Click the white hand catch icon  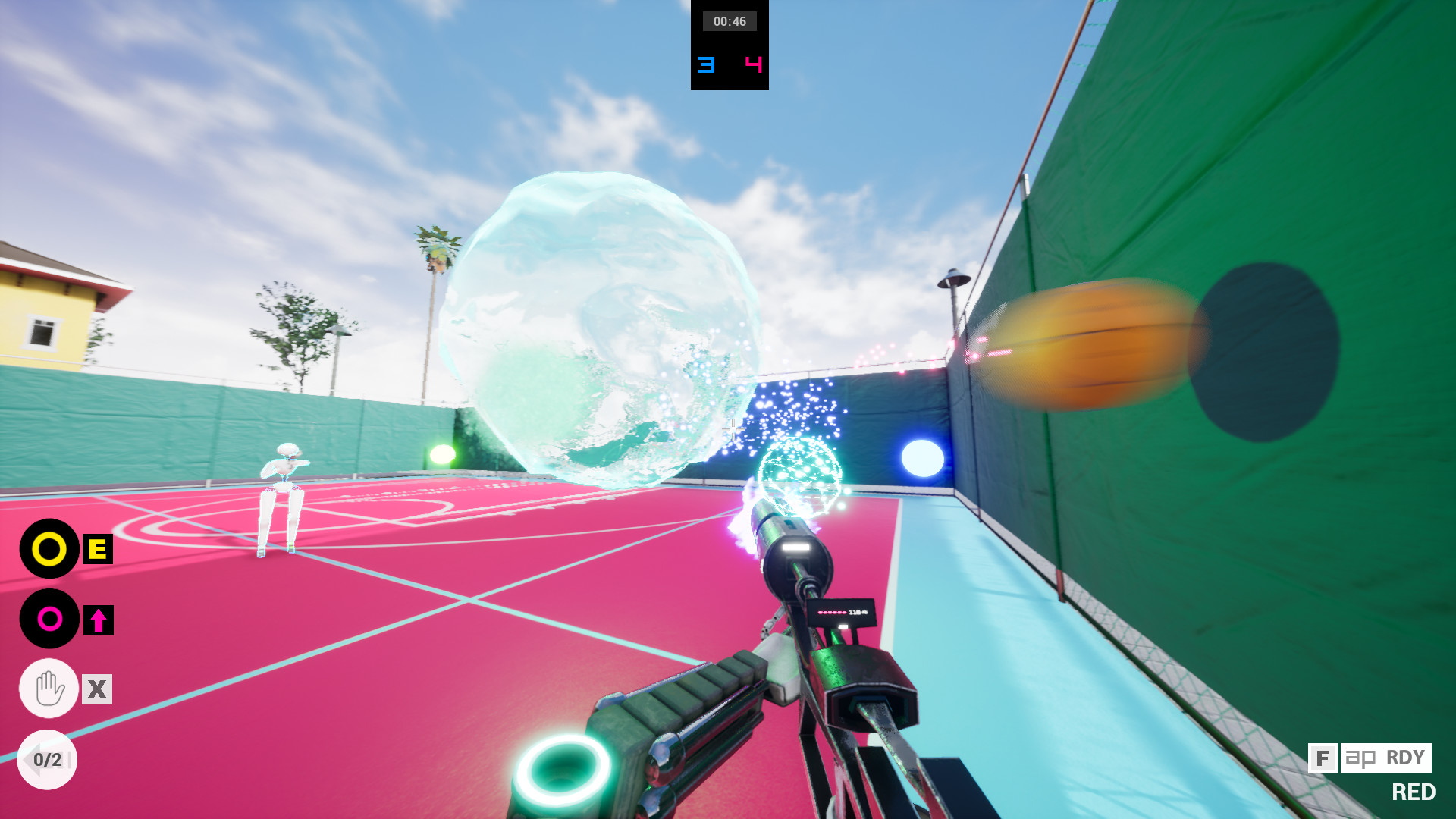48,689
